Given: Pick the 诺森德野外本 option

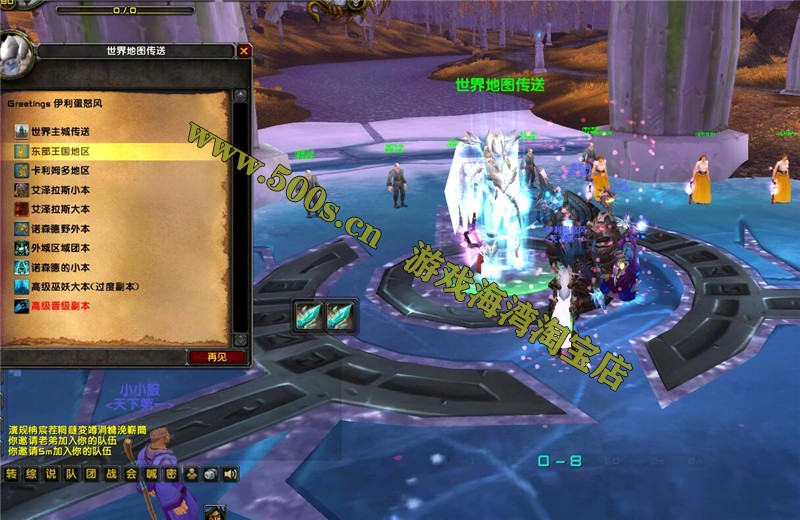Looking at the screenshot, I should coord(60,228).
